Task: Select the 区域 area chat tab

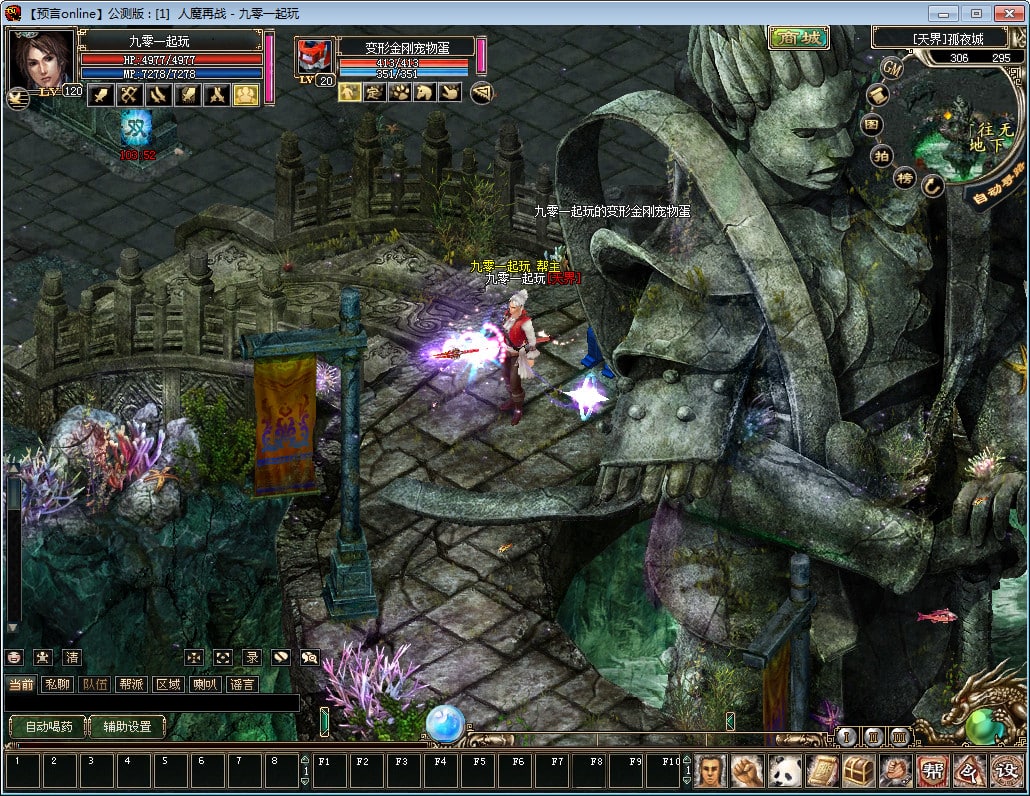Action: 168,684
